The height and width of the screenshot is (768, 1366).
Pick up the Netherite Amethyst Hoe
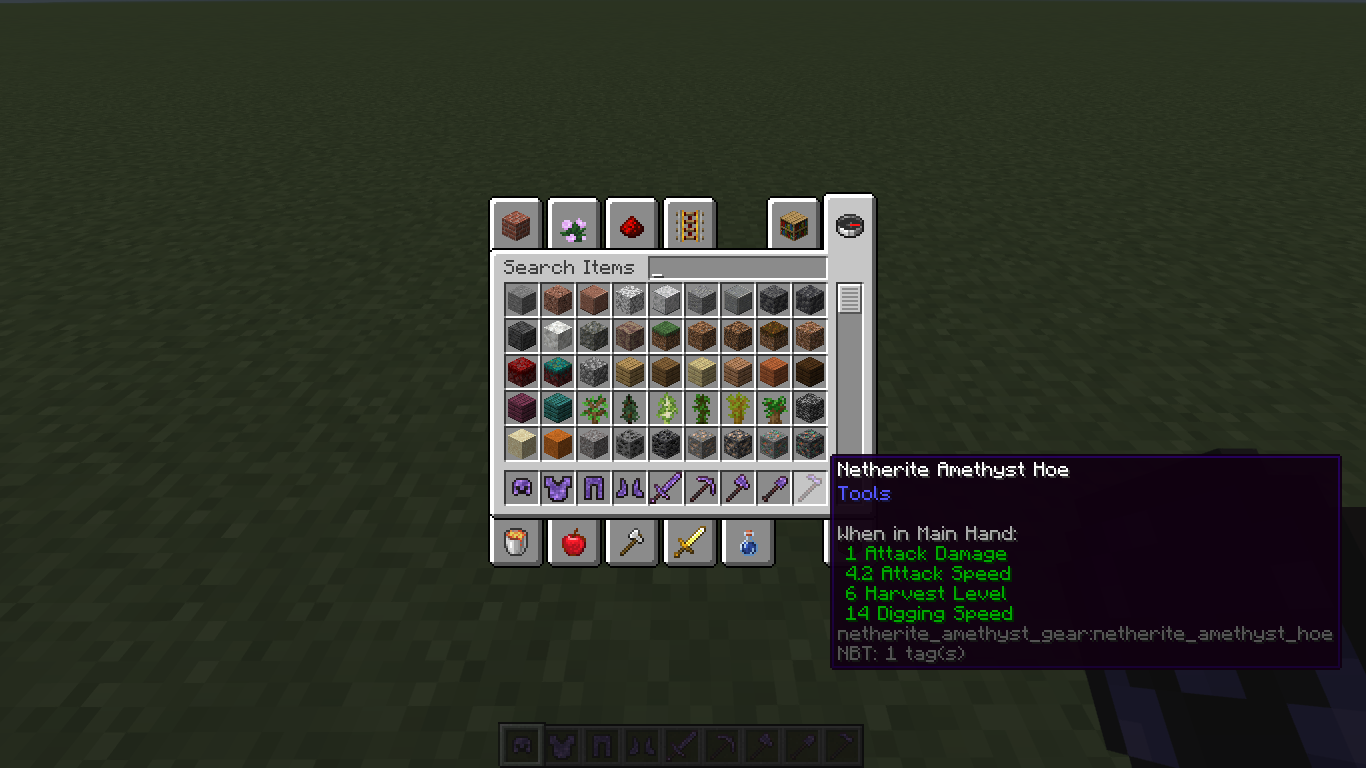click(x=809, y=487)
